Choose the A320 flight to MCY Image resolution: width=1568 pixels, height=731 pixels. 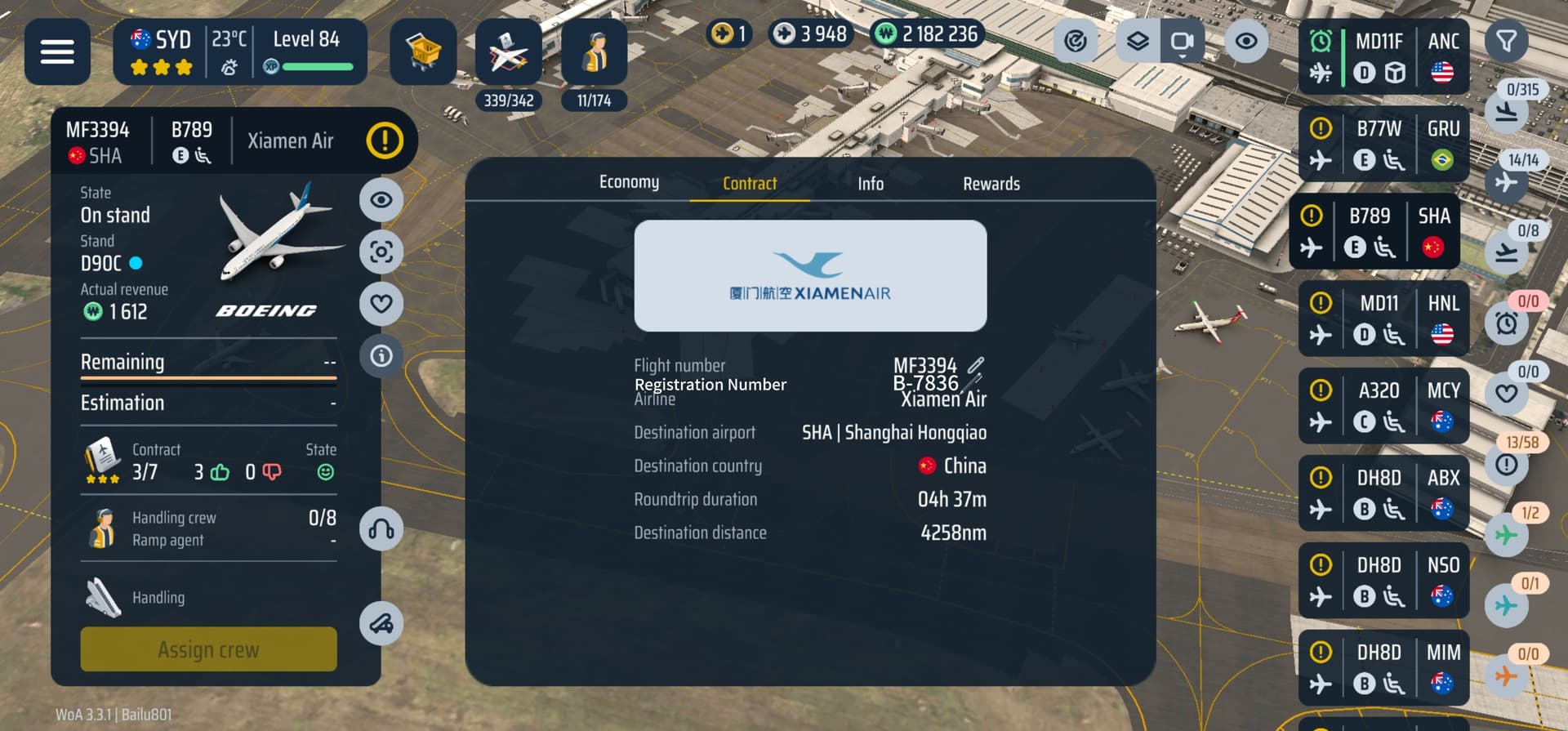pyautogui.click(x=1383, y=406)
